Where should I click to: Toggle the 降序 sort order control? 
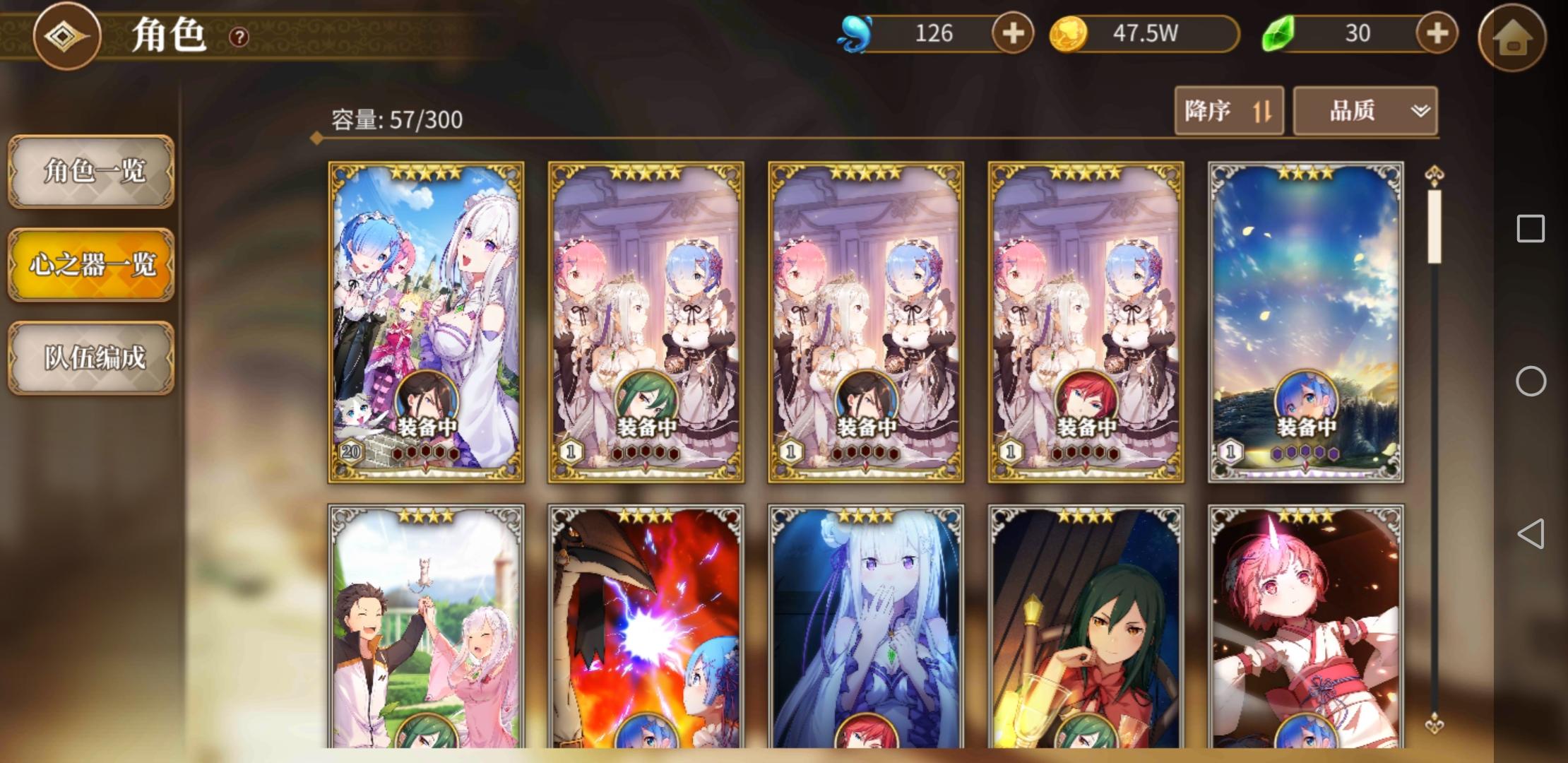pyautogui.click(x=1229, y=111)
